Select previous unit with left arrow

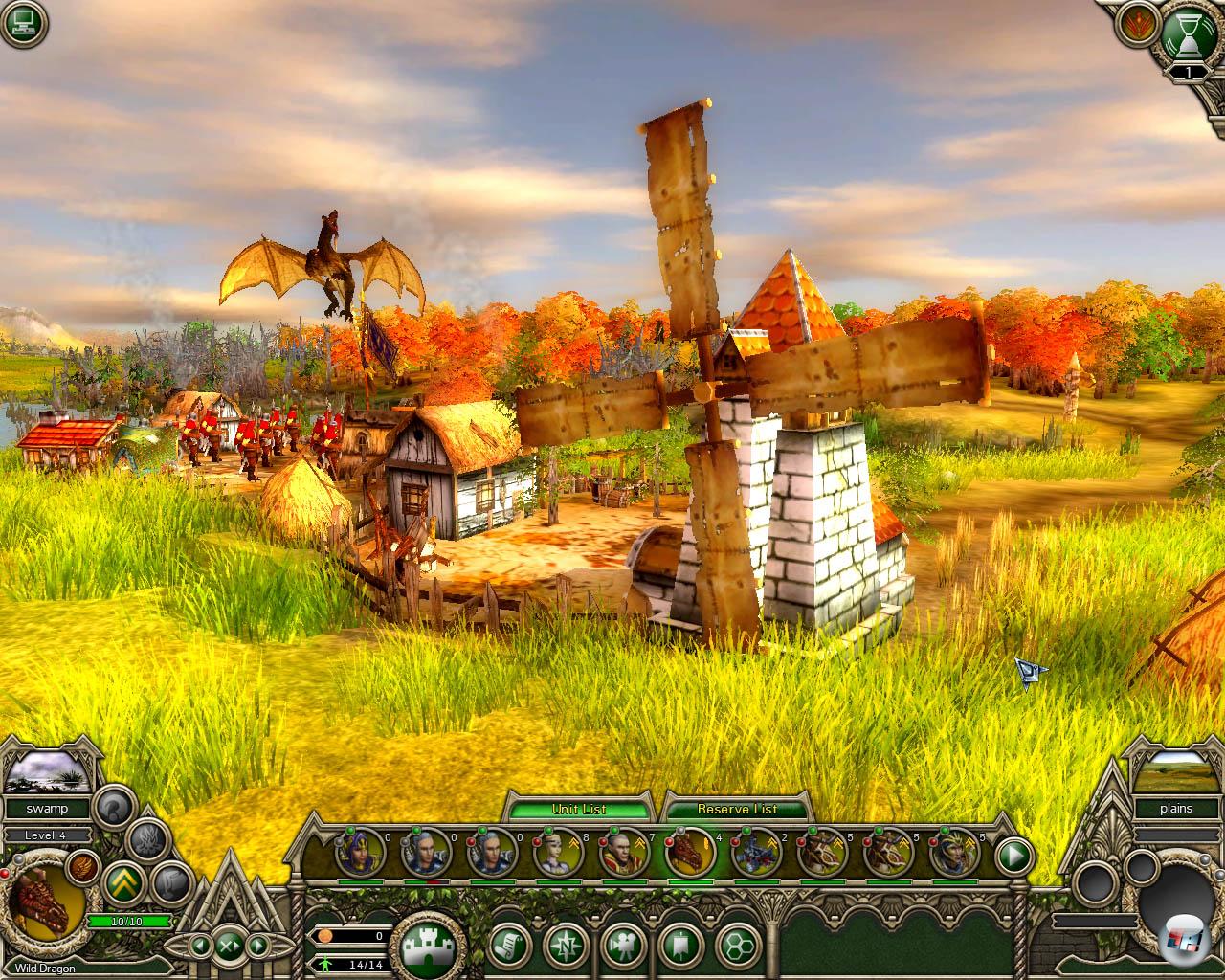tap(201, 947)
